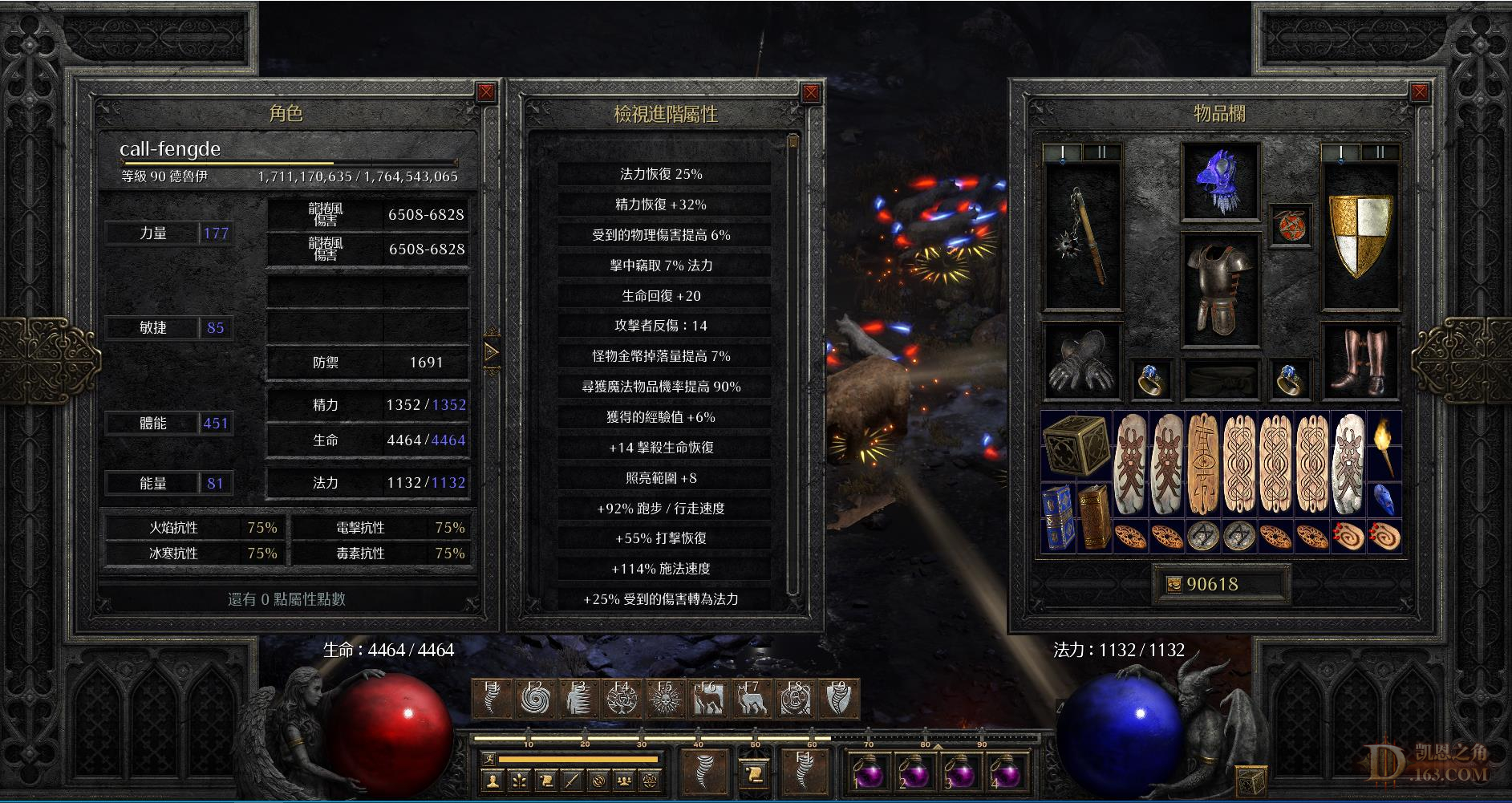
Task: Pick the red pentagram amulet slot
Action: pyautogui.click(x=1291, y=225)
